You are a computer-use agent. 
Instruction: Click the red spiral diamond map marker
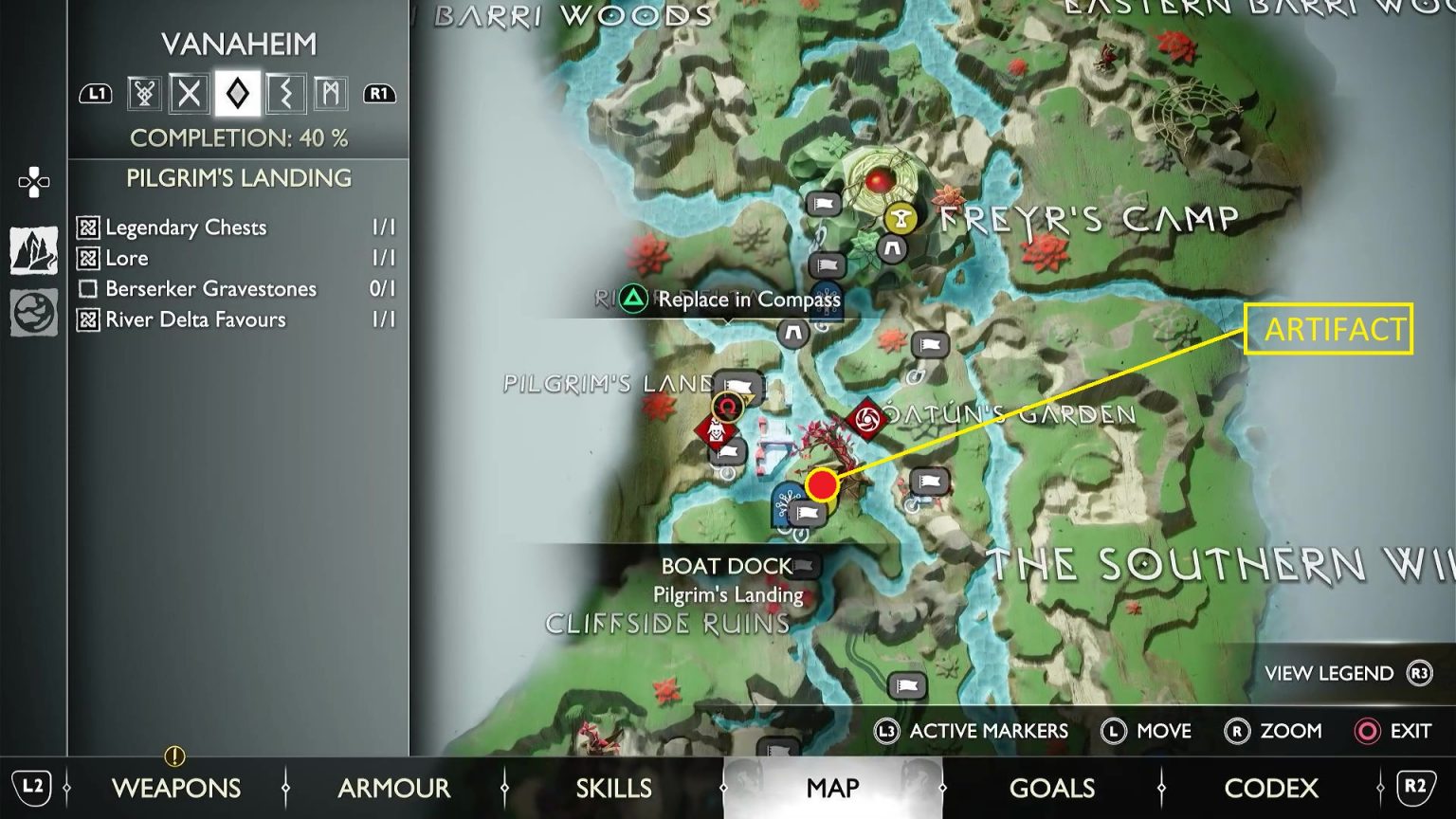[x=865, y=418]
